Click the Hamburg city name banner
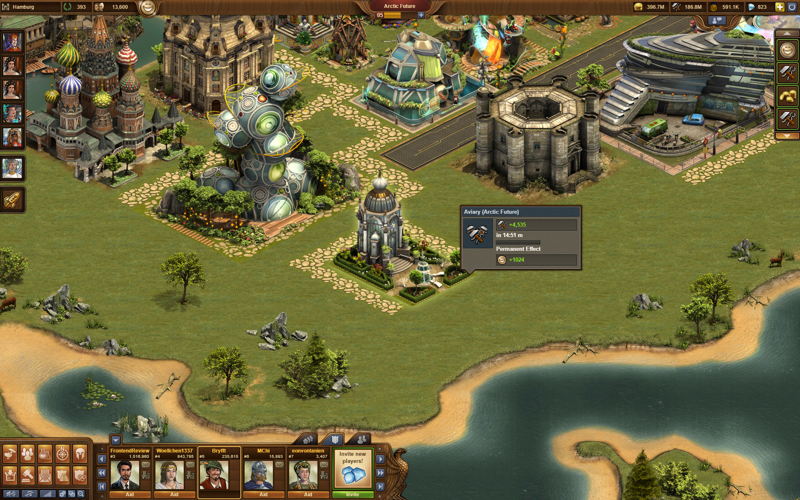Screen dimensions: 800x500 [28, 7]
